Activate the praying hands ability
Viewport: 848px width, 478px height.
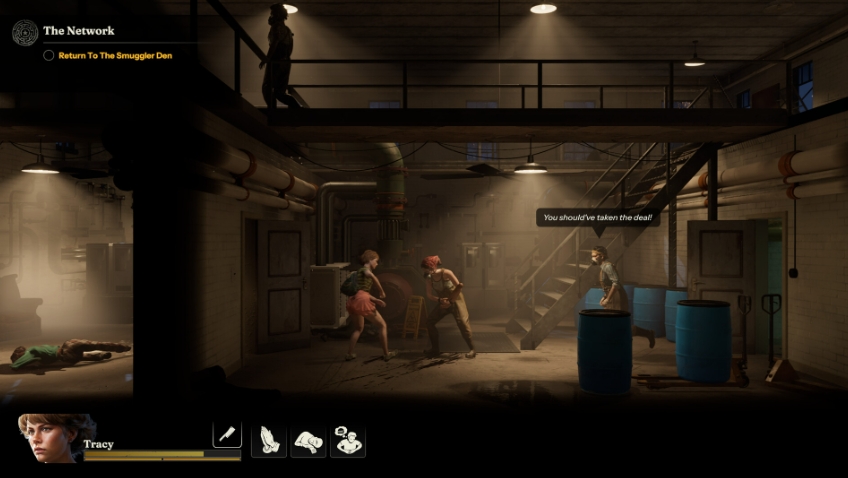click(x=268, y=441)
